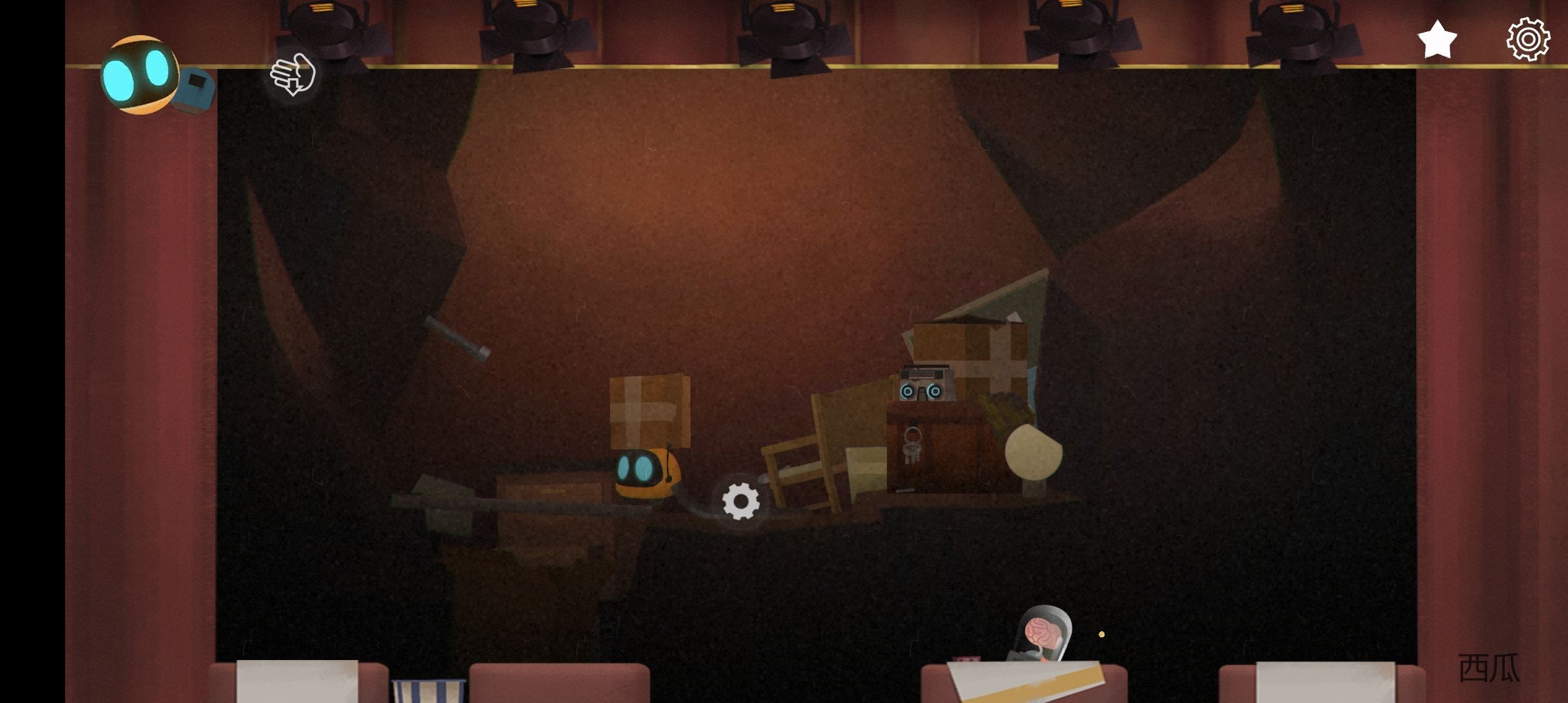1568x703 pixels.
Task: Tap the robot portrait with cyan eyes
Action: coord(140,75)
